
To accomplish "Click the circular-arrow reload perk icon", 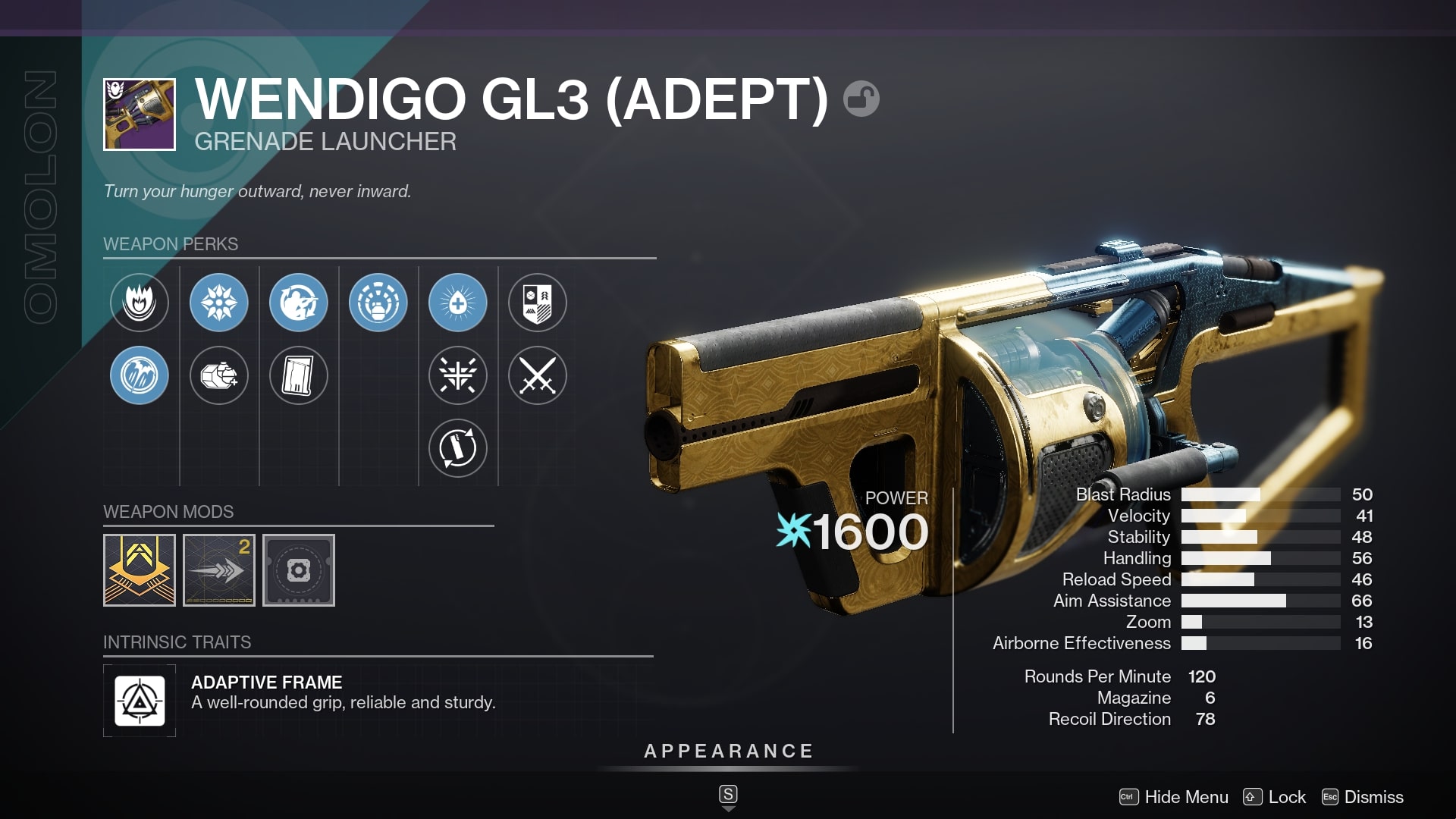I will [x=299, y=302].
